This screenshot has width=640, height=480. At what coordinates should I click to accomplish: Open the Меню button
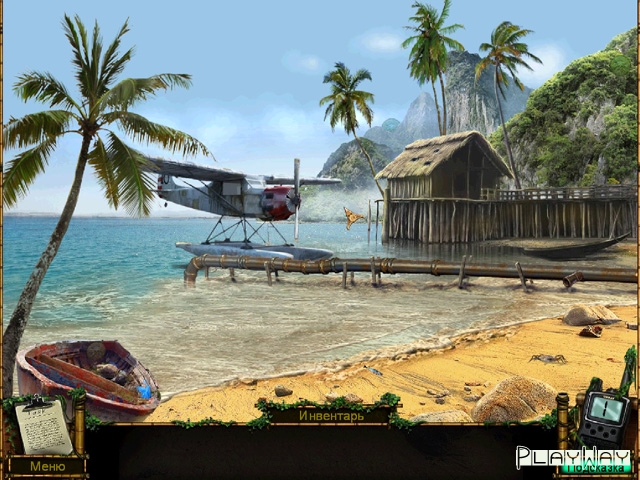point(46,466)
